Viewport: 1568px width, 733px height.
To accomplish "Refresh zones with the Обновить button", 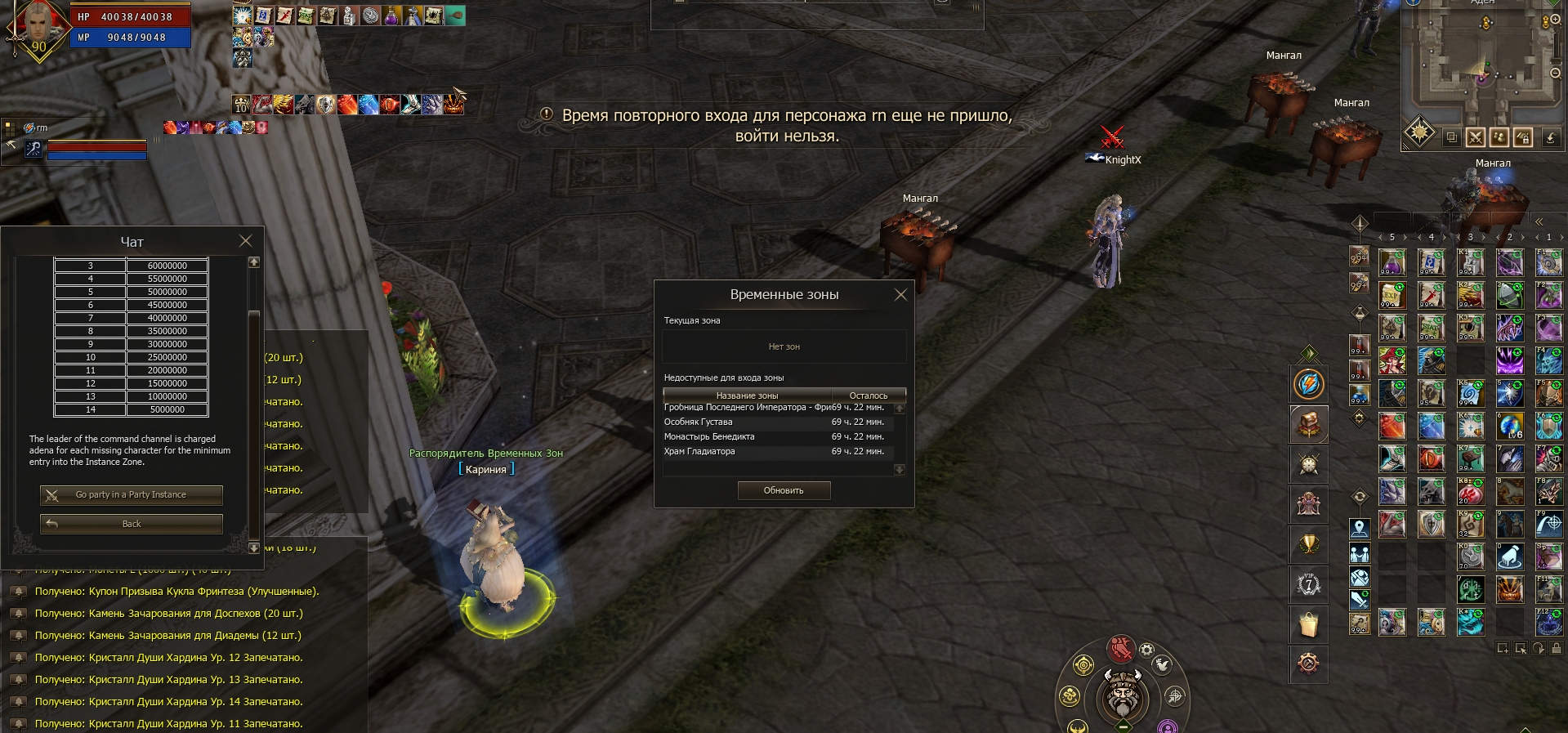I will pos(784,490).
